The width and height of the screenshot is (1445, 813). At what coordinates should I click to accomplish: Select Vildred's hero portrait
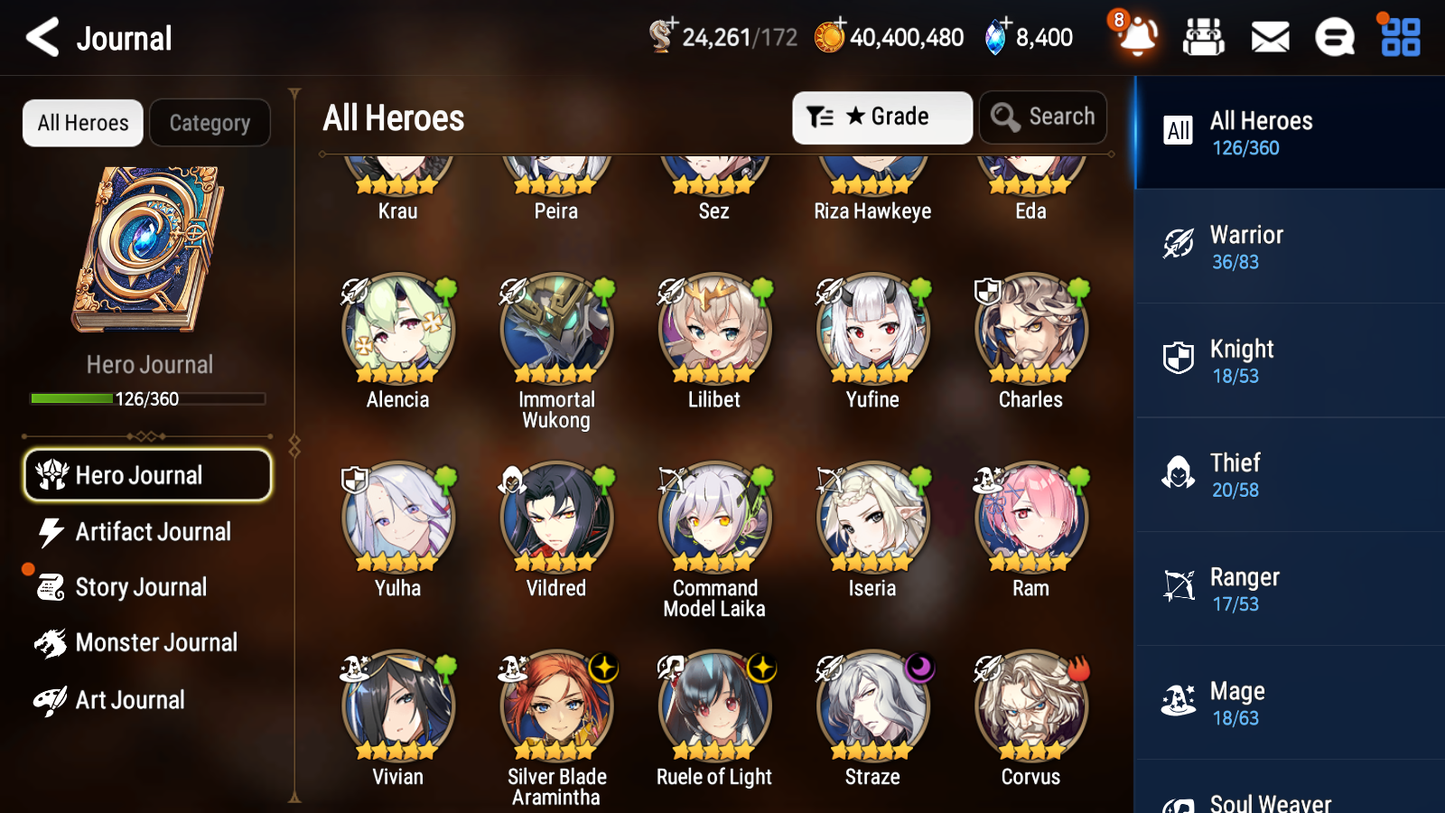[556, 518]
